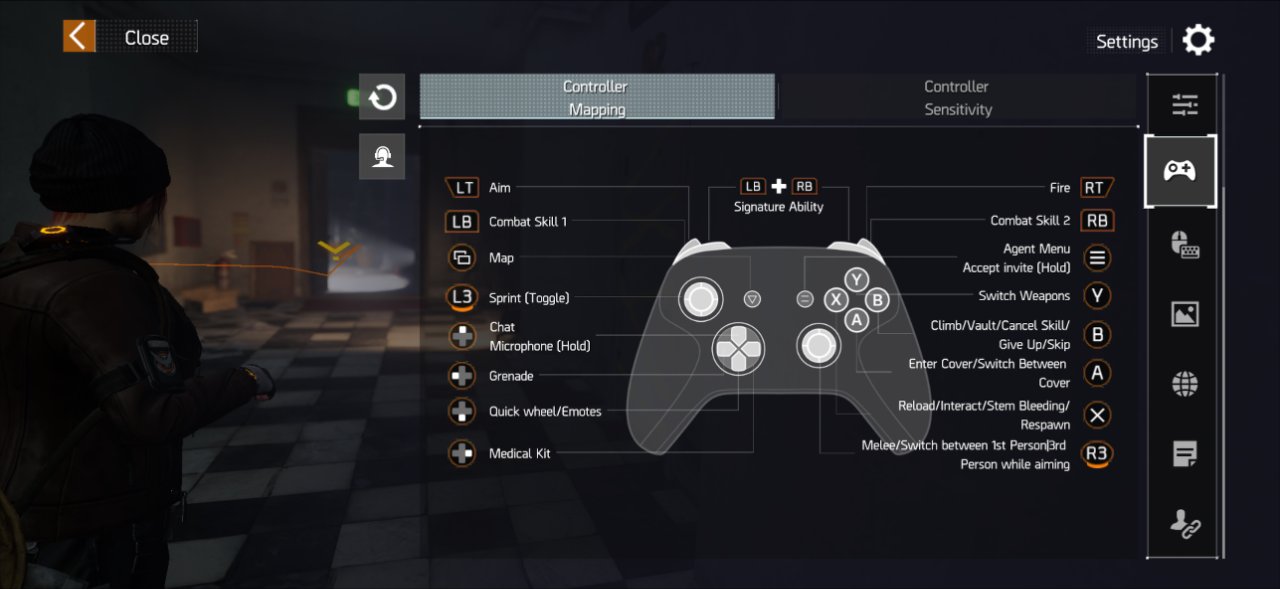Reset controller mapping with the circular arrow button
Viewport: 1280px width, 589px height.
pyautogui.click(x=382, y=97)
